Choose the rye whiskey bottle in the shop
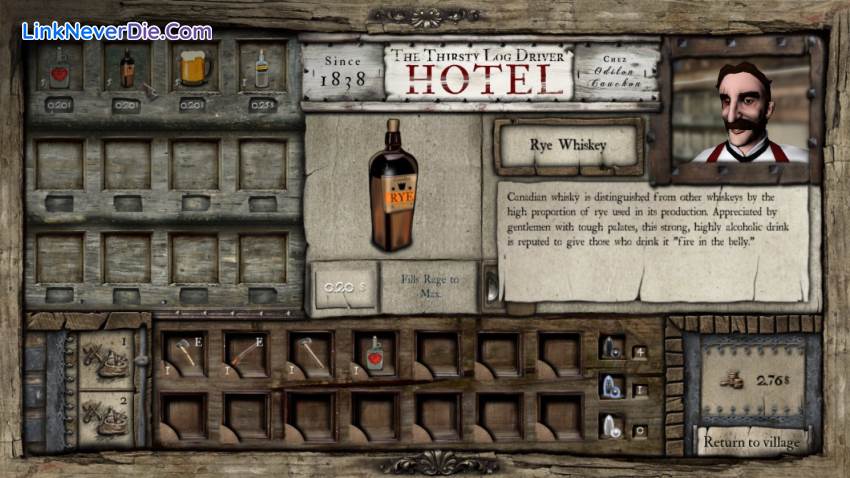850x478 pixels. click(x=127, y=68)
